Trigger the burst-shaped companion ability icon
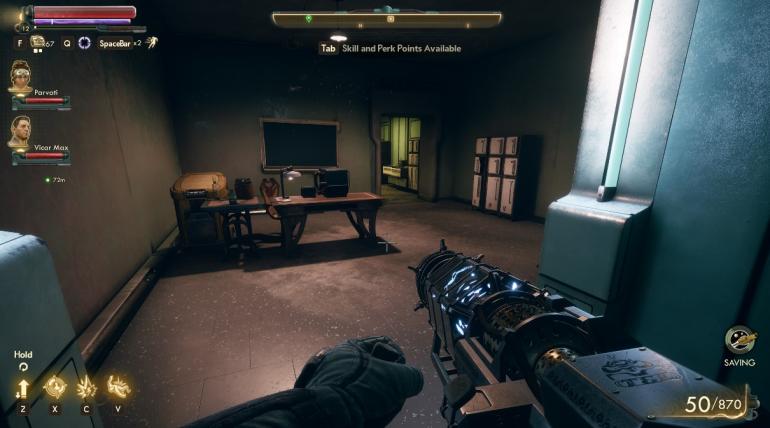This screenshot has width=770, height=428. [86, 387]
